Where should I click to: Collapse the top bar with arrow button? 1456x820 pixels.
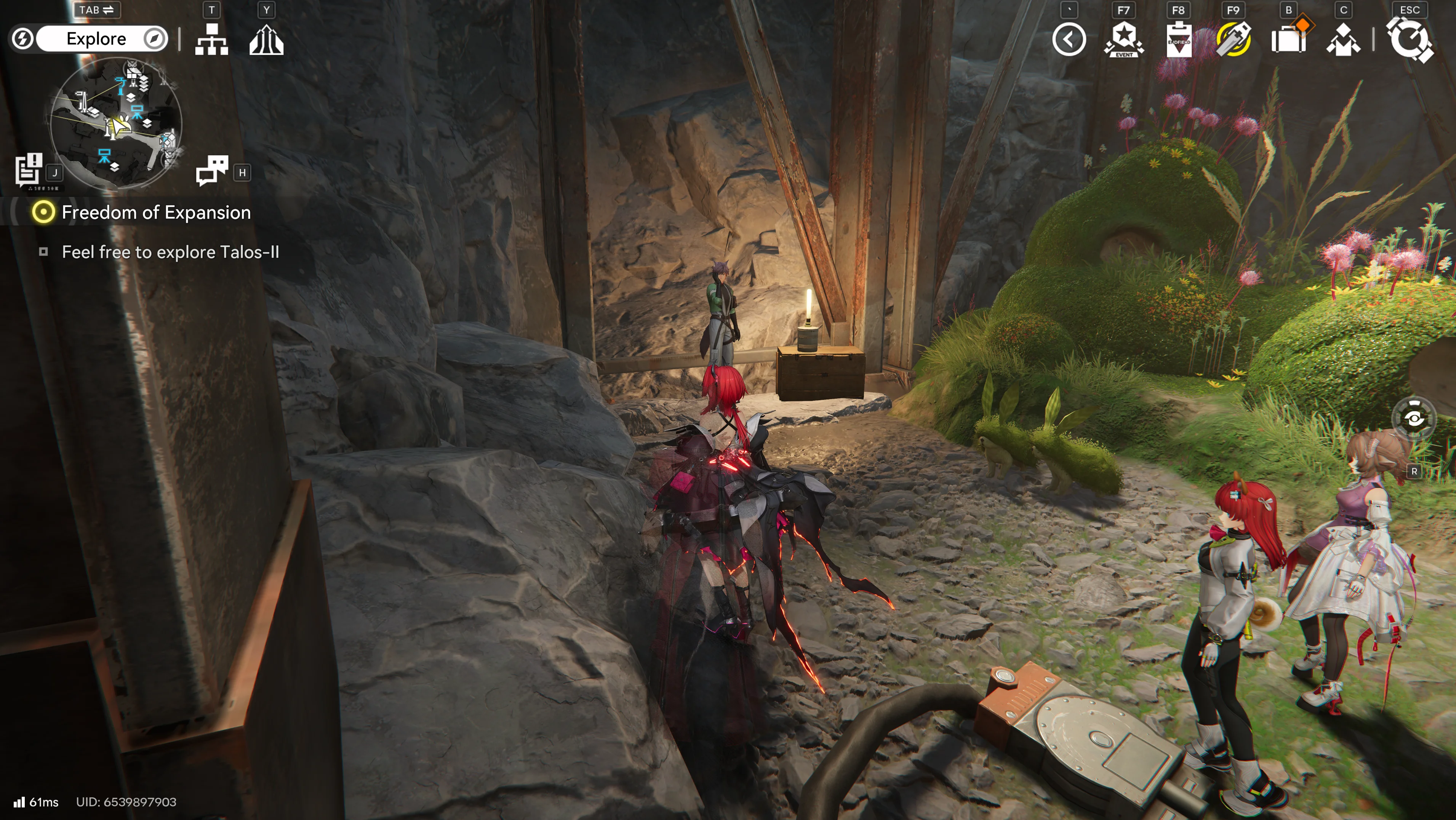click(1069, 40)
